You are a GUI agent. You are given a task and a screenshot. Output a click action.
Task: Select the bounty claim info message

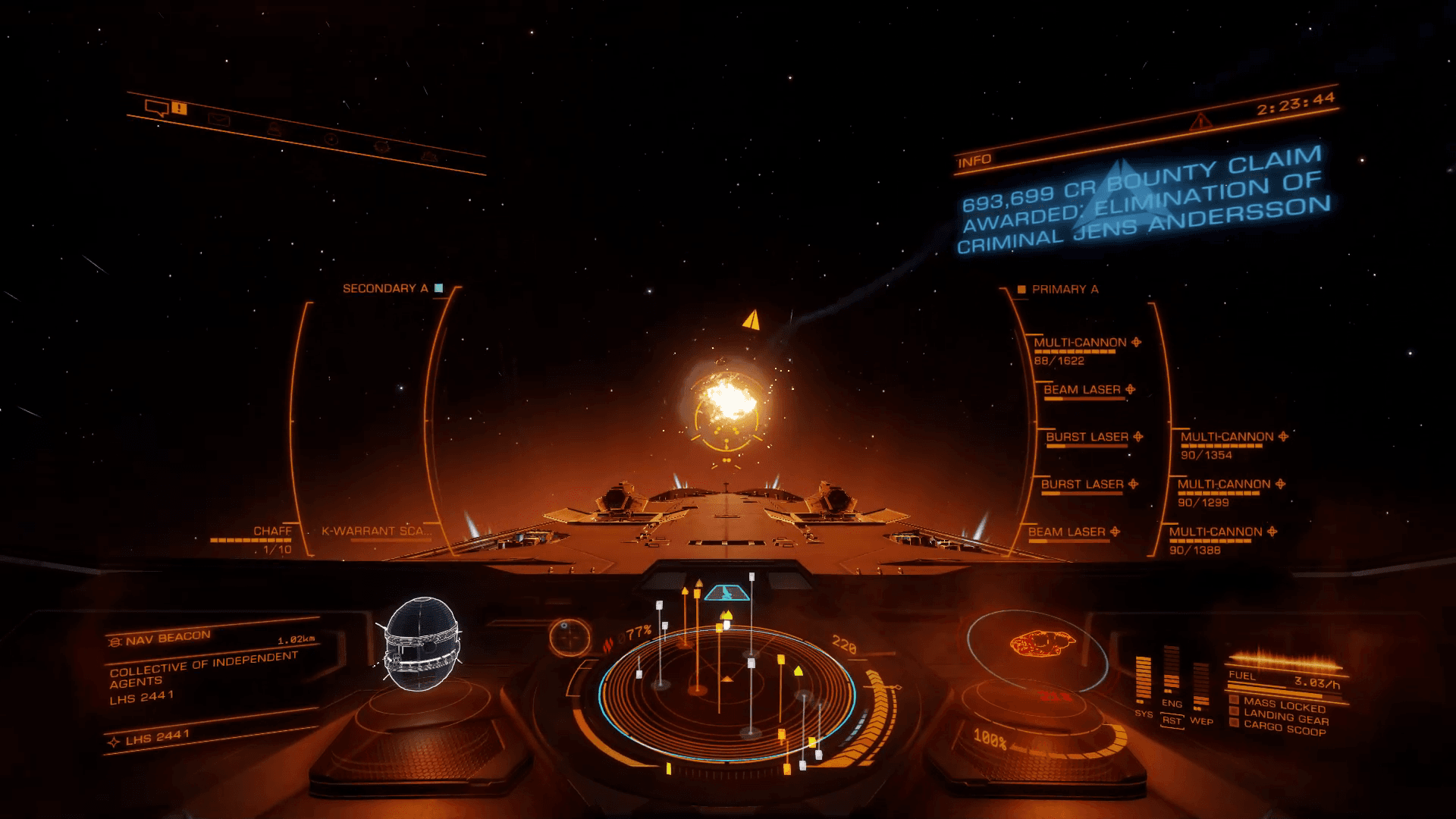1144,202
